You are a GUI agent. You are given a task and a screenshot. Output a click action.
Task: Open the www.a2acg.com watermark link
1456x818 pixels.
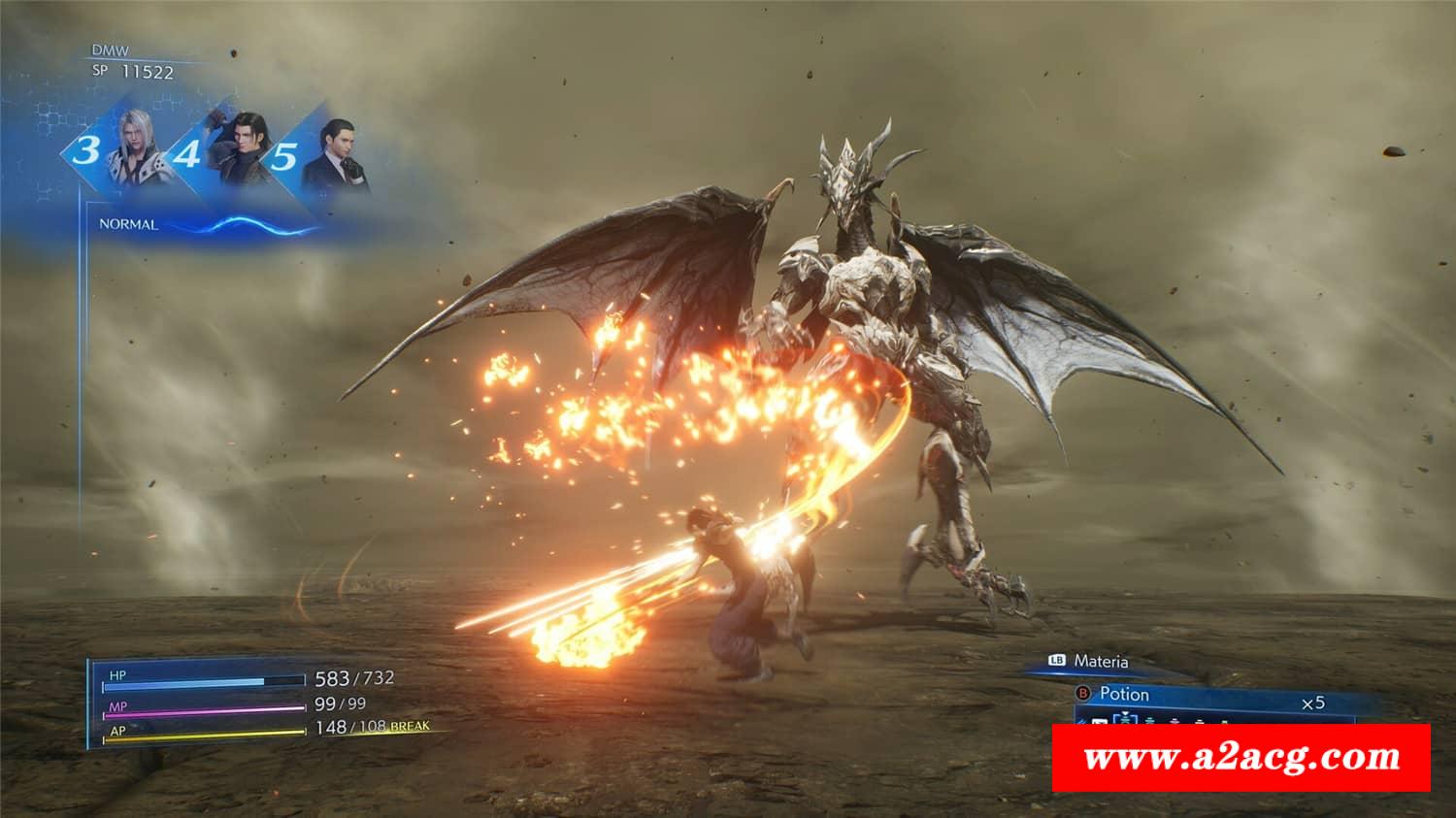coord(1241,758)
